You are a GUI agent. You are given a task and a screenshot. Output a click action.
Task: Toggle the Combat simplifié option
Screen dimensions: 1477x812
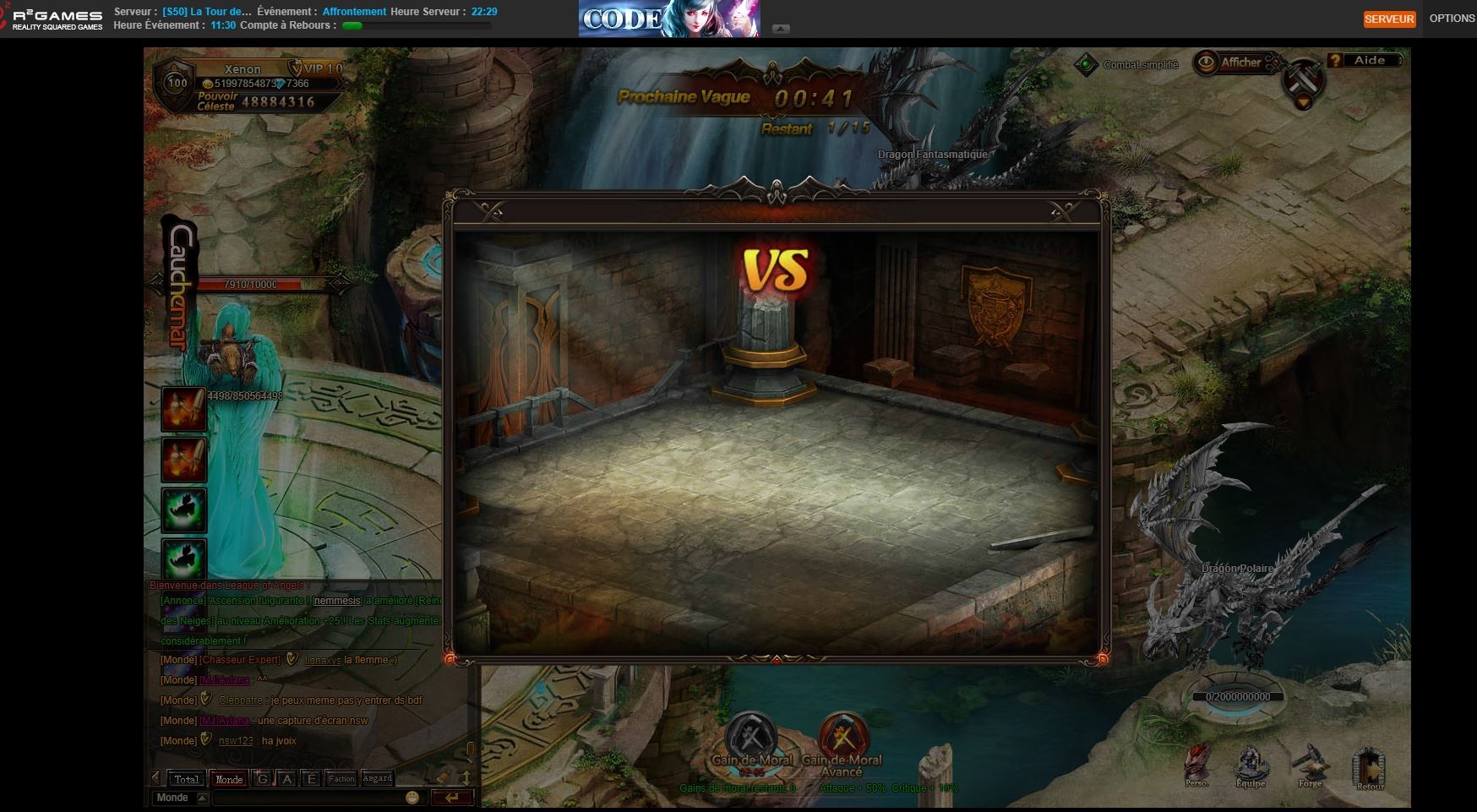pos(1087,65)
